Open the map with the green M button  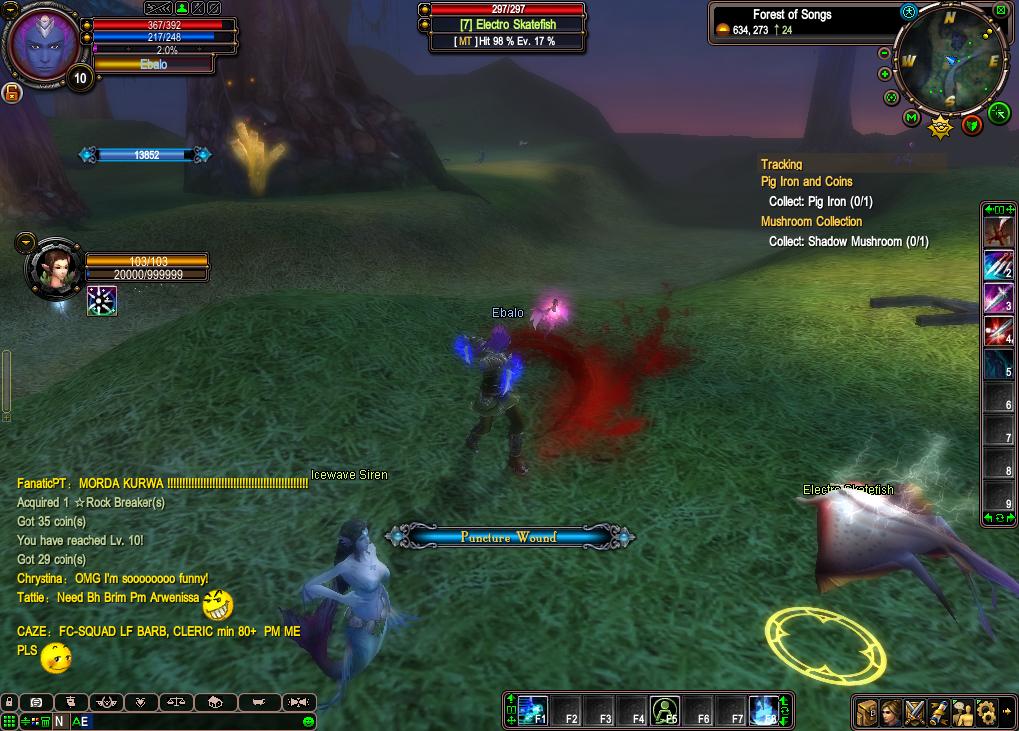[911, 119]
